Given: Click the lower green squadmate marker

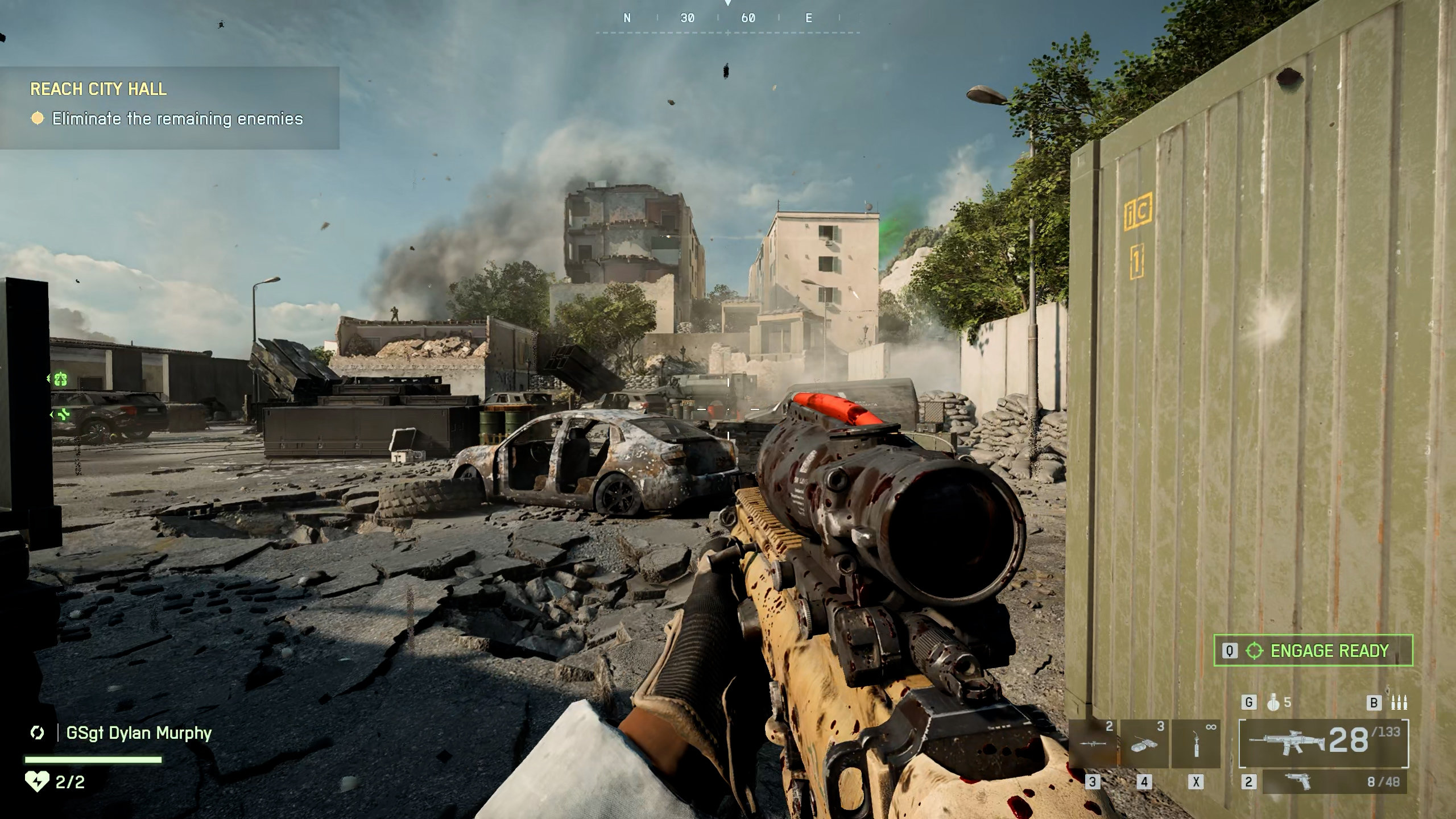Looking at the screenshot, I should pyautogui.click(x=63, y=415).
